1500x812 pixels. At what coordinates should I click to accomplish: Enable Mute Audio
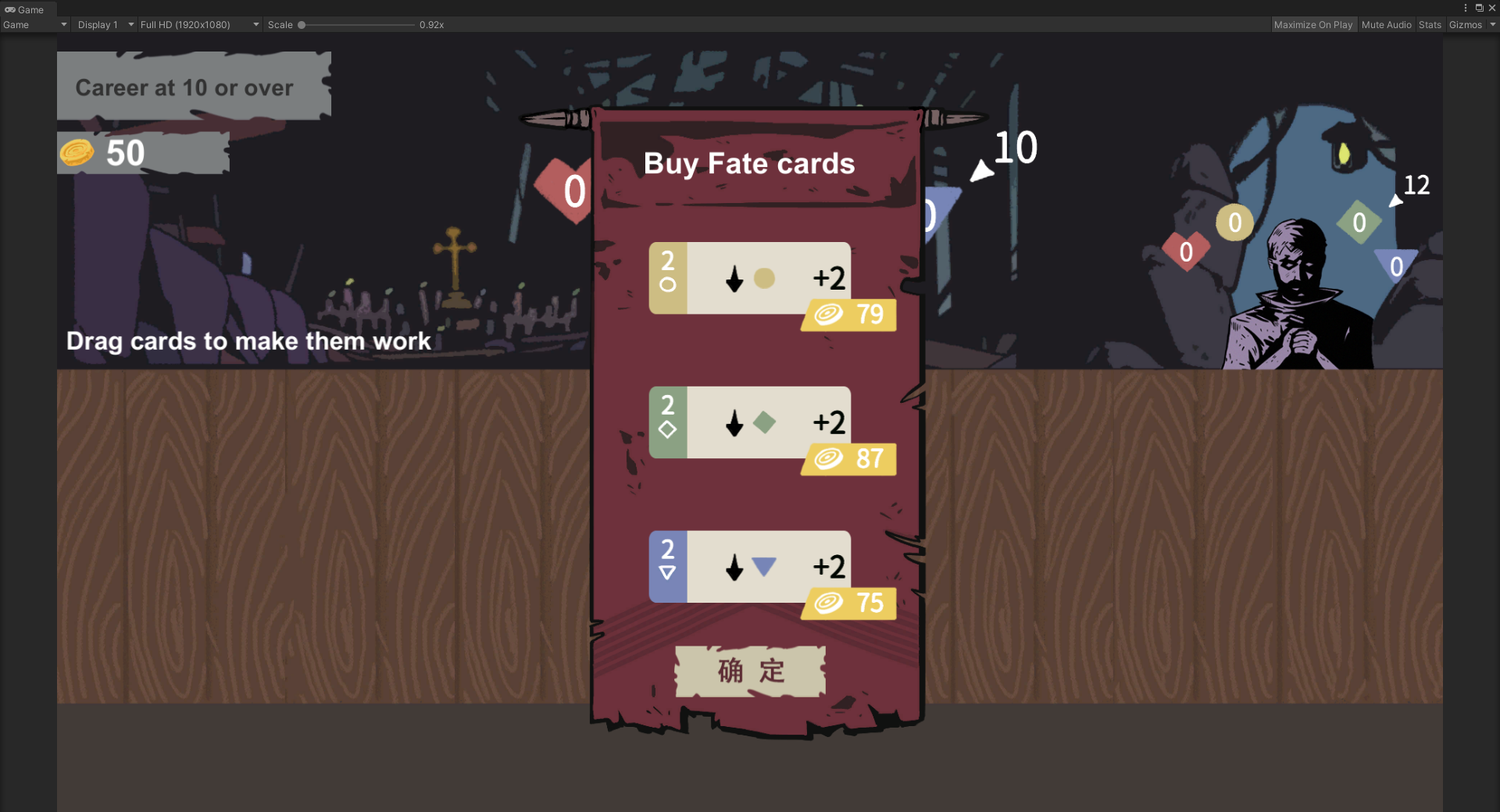(x=1386, y=24)
